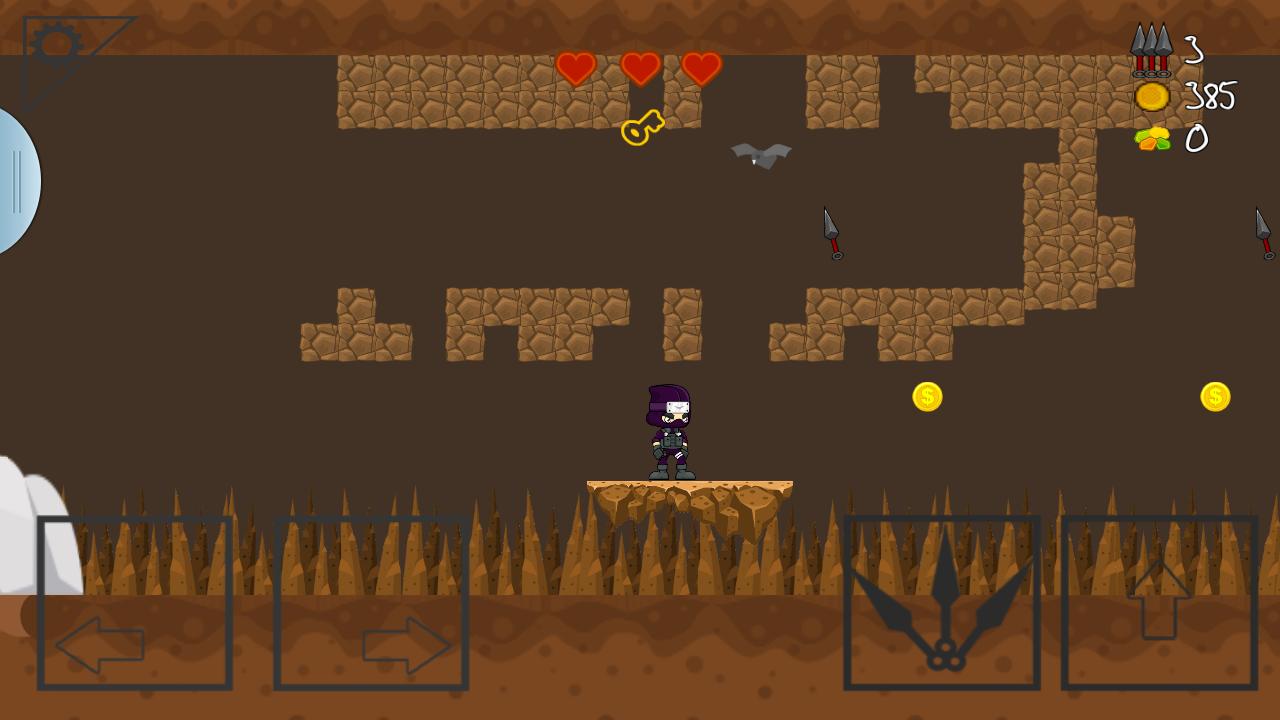This screenshot has height=720, width=1280.
Task: Tap the yellow key pickup
Action: click(640, 126)
